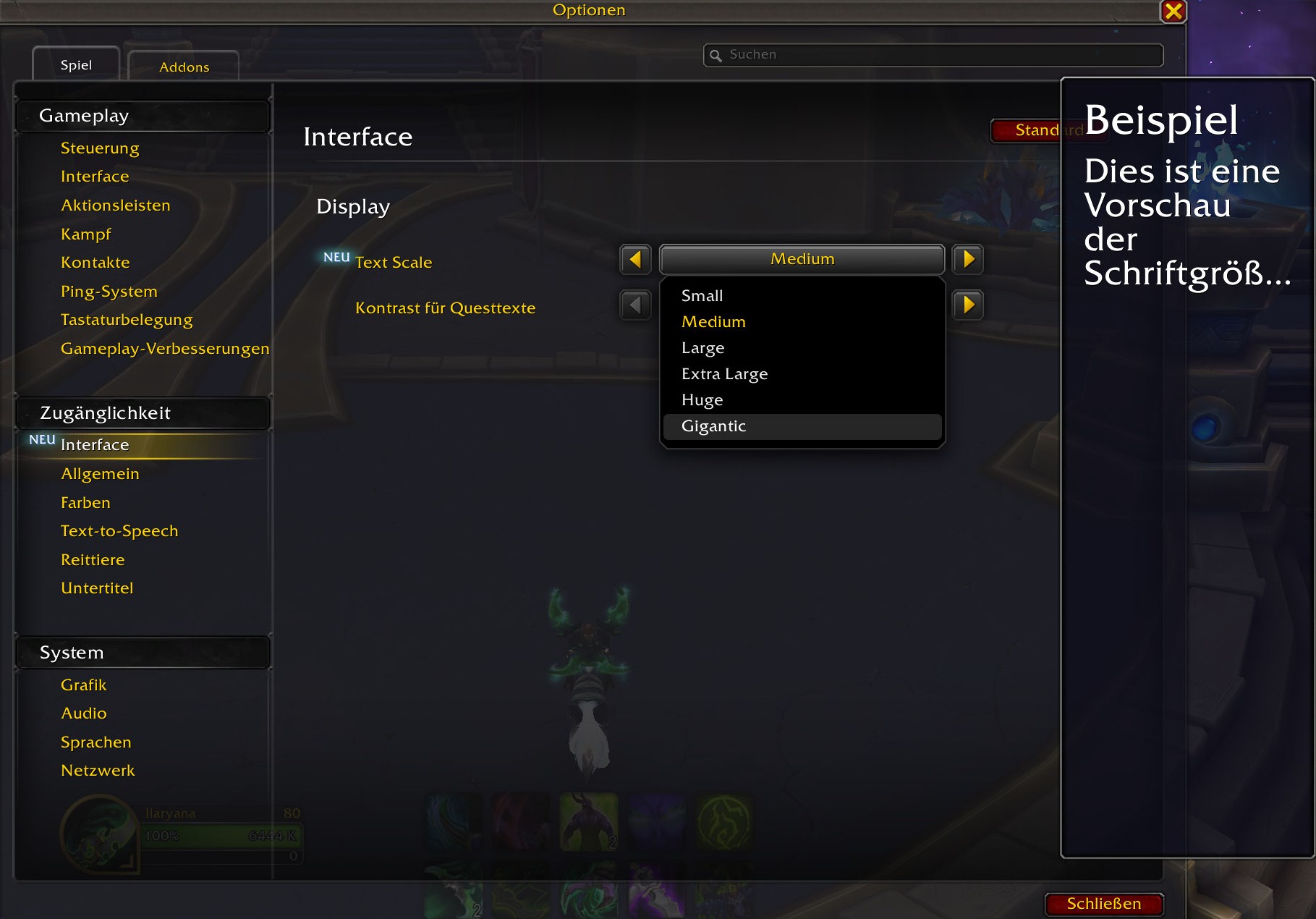Click the right arrow next to Text Scale

point(968,259)
